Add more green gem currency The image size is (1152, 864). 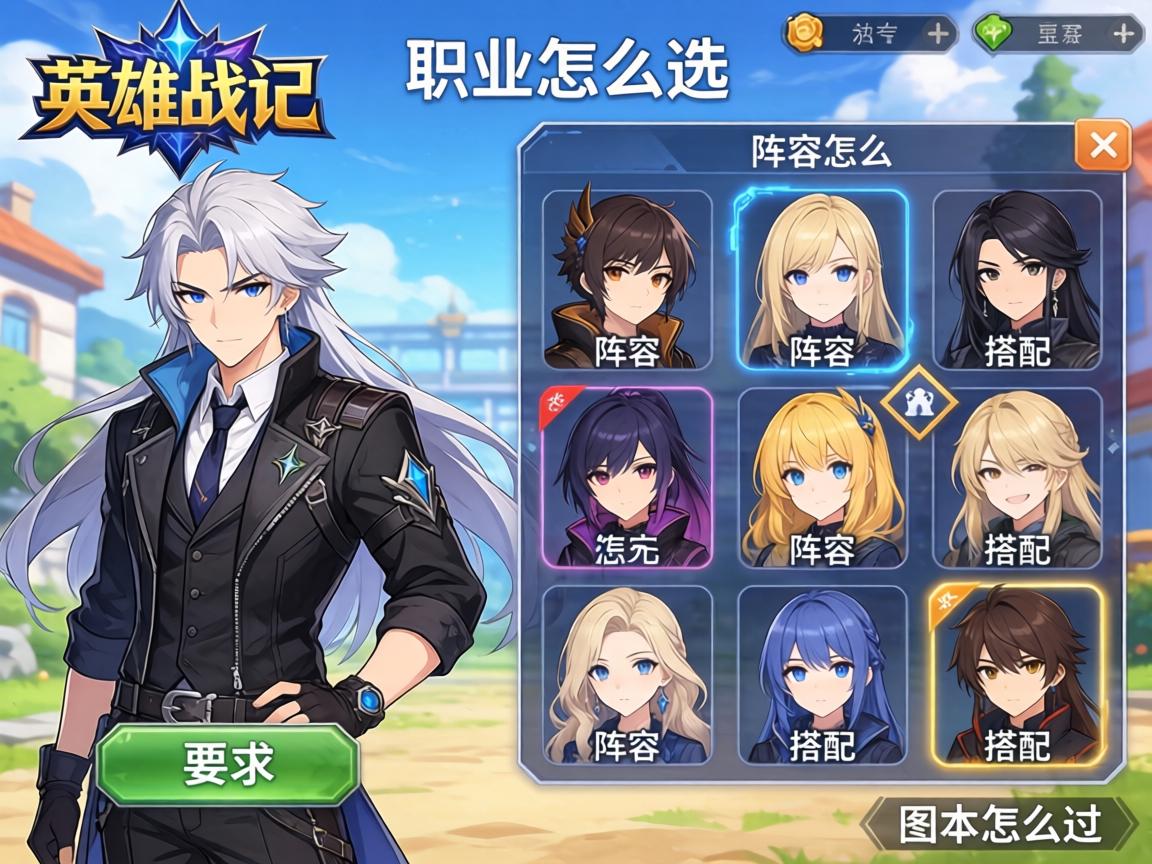pyautogui.click(x=1124, y=34)
